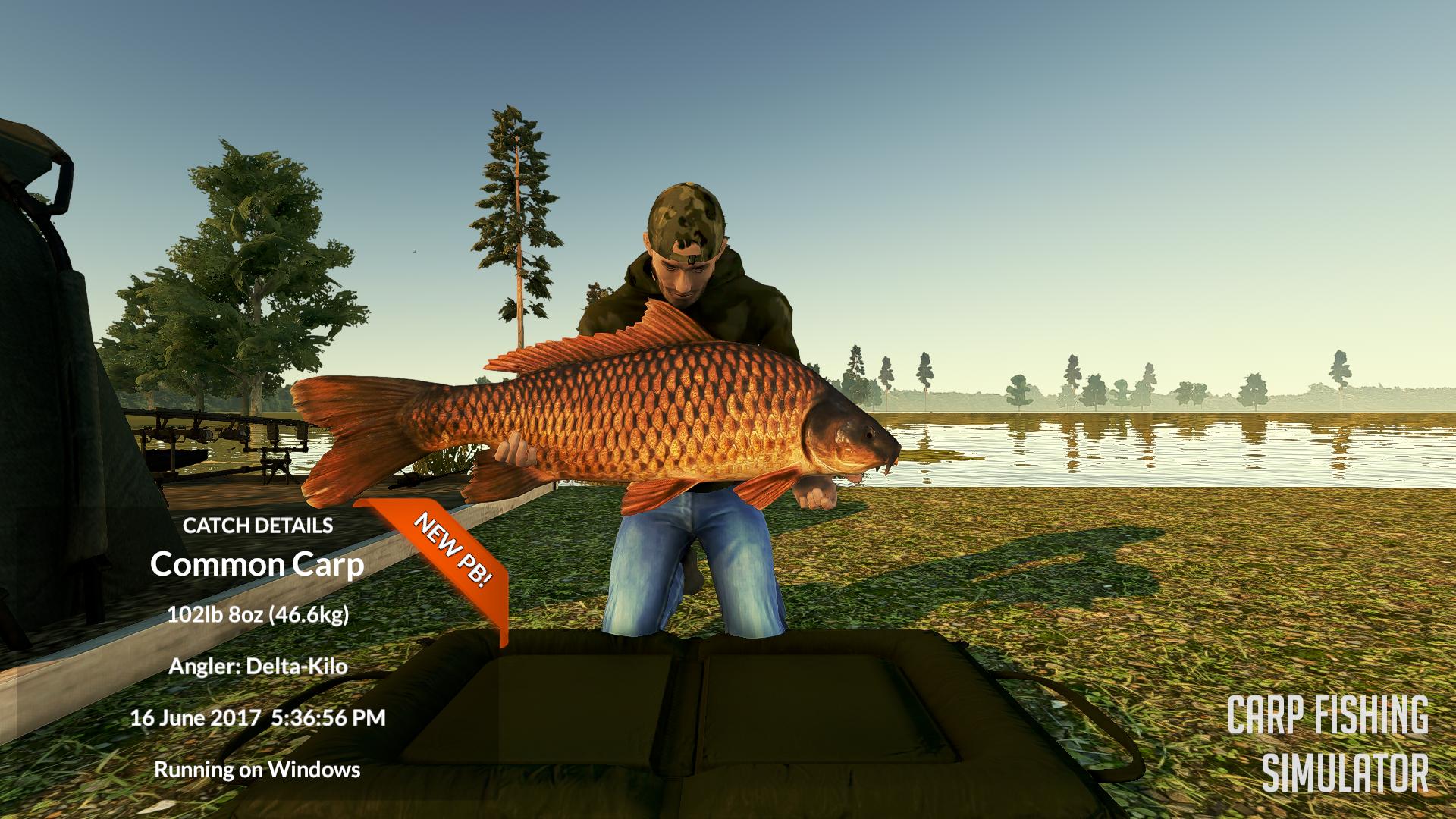Select the Common Carp species title
This screenshot has width=1456, height=819.
click(258, 565)
